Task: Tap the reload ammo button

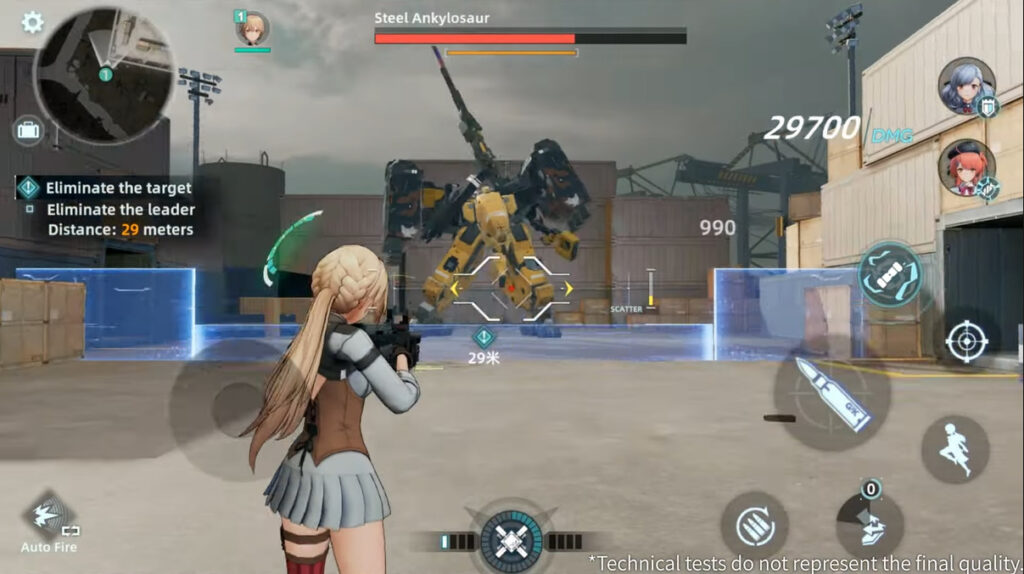Action: click(754, 524)
